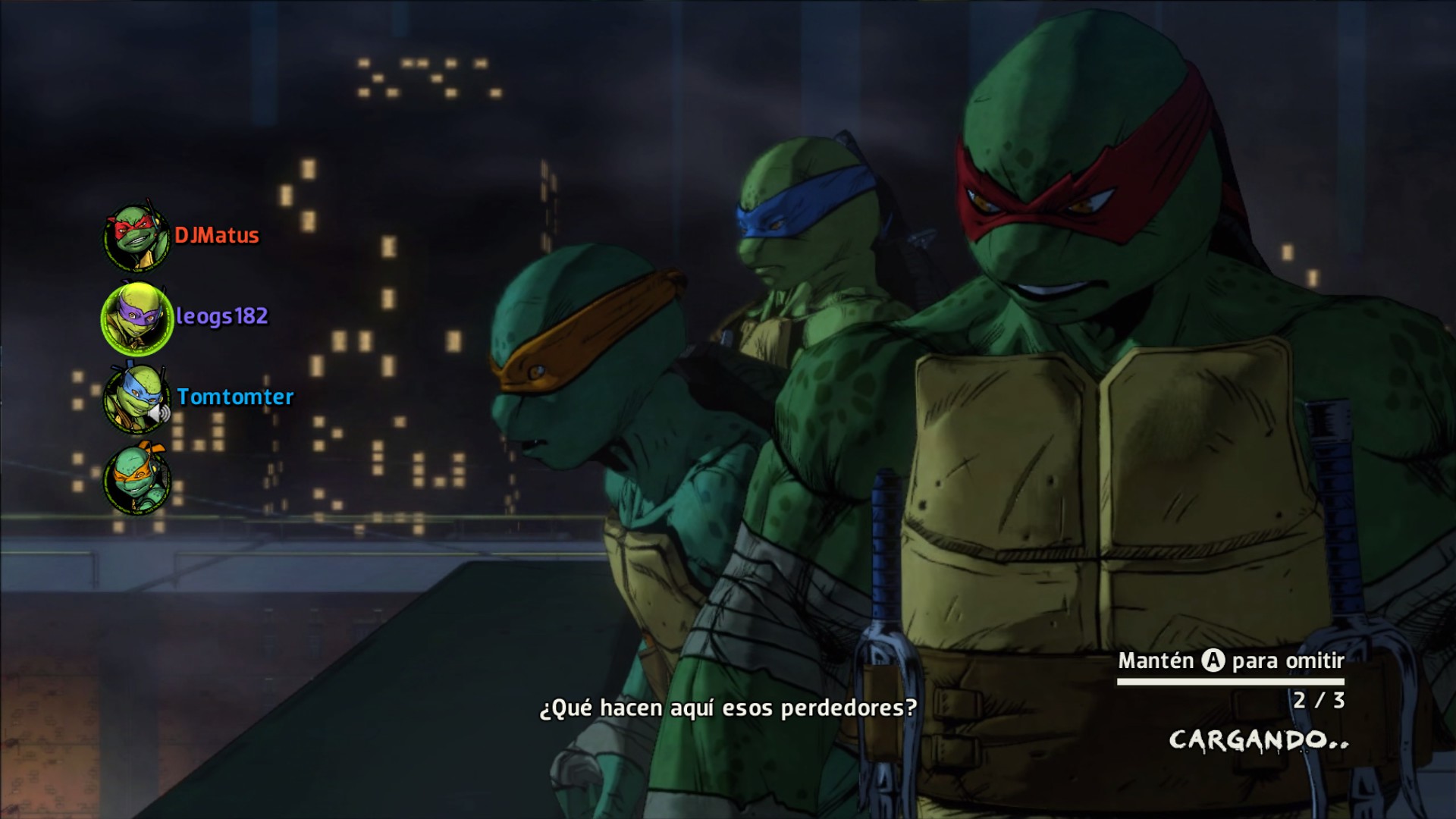Image resolution: width=1456 pixels, height=819 pixels.
Task: Click the 'Mantén A para omitir' skip prompt
Action: (1229, 661)
